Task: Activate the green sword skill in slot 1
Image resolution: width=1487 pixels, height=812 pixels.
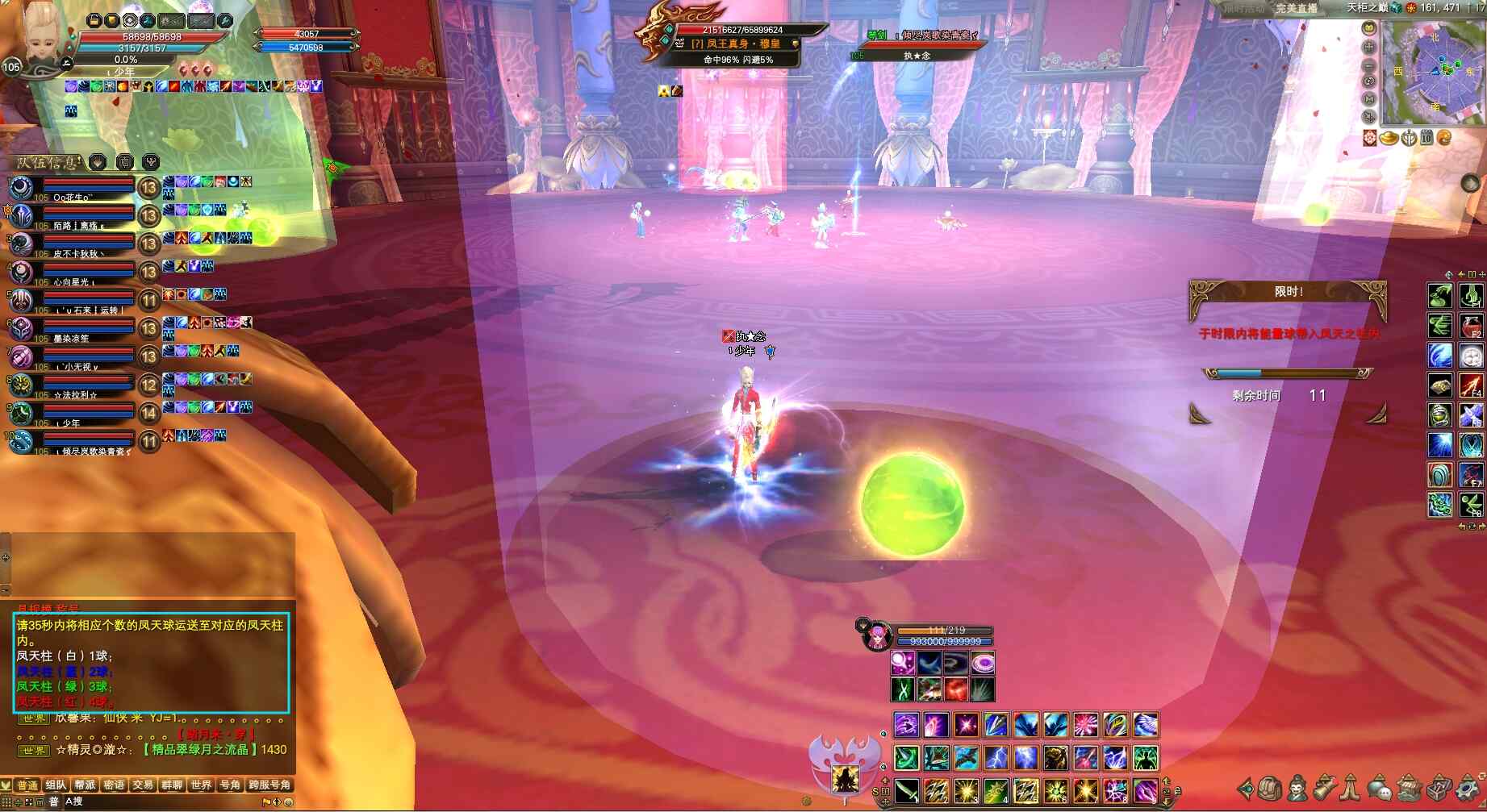Action: point(907,791)
